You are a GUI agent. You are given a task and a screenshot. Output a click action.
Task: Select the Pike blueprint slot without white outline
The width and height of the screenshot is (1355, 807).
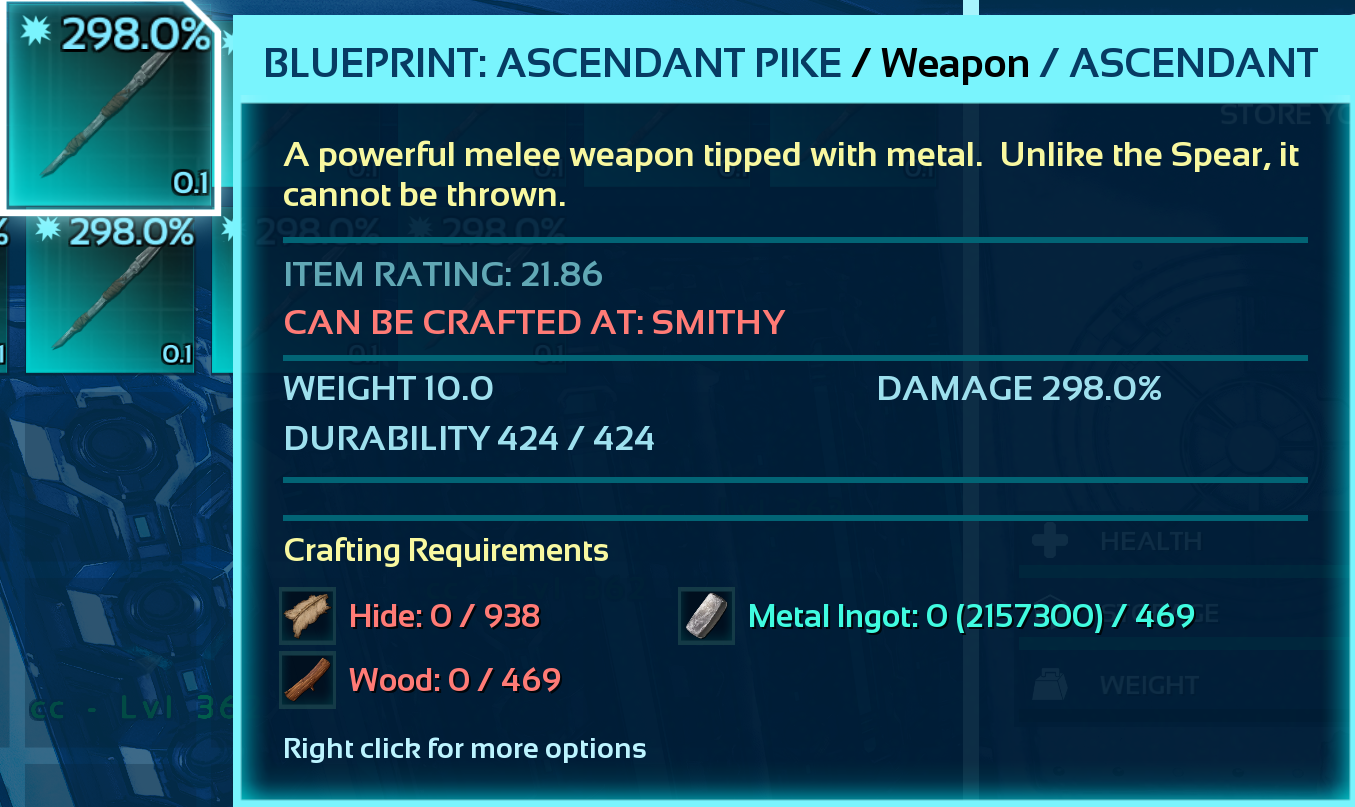(x=110, y=295)
